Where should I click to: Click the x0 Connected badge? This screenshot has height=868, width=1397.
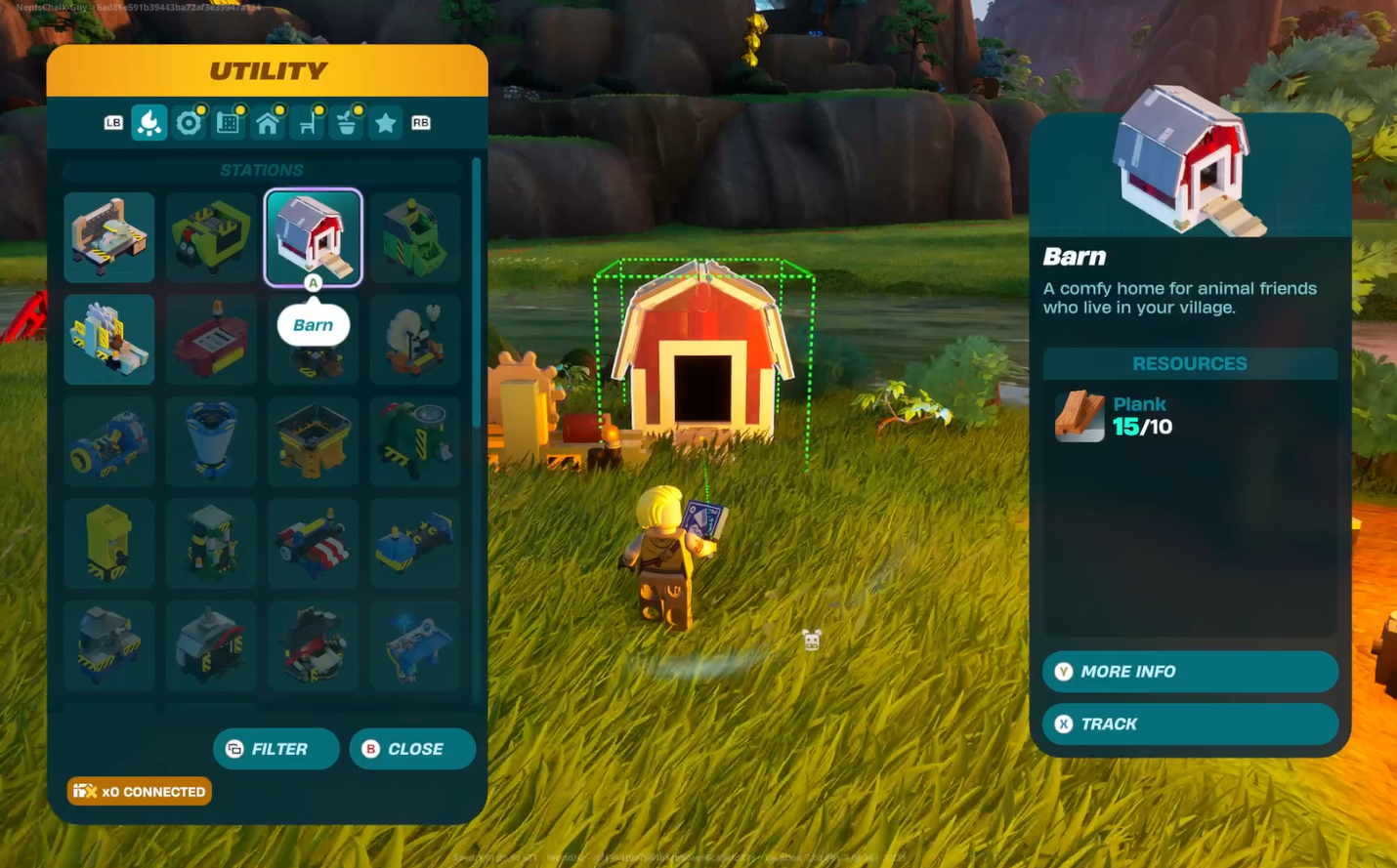click(140, 791)
